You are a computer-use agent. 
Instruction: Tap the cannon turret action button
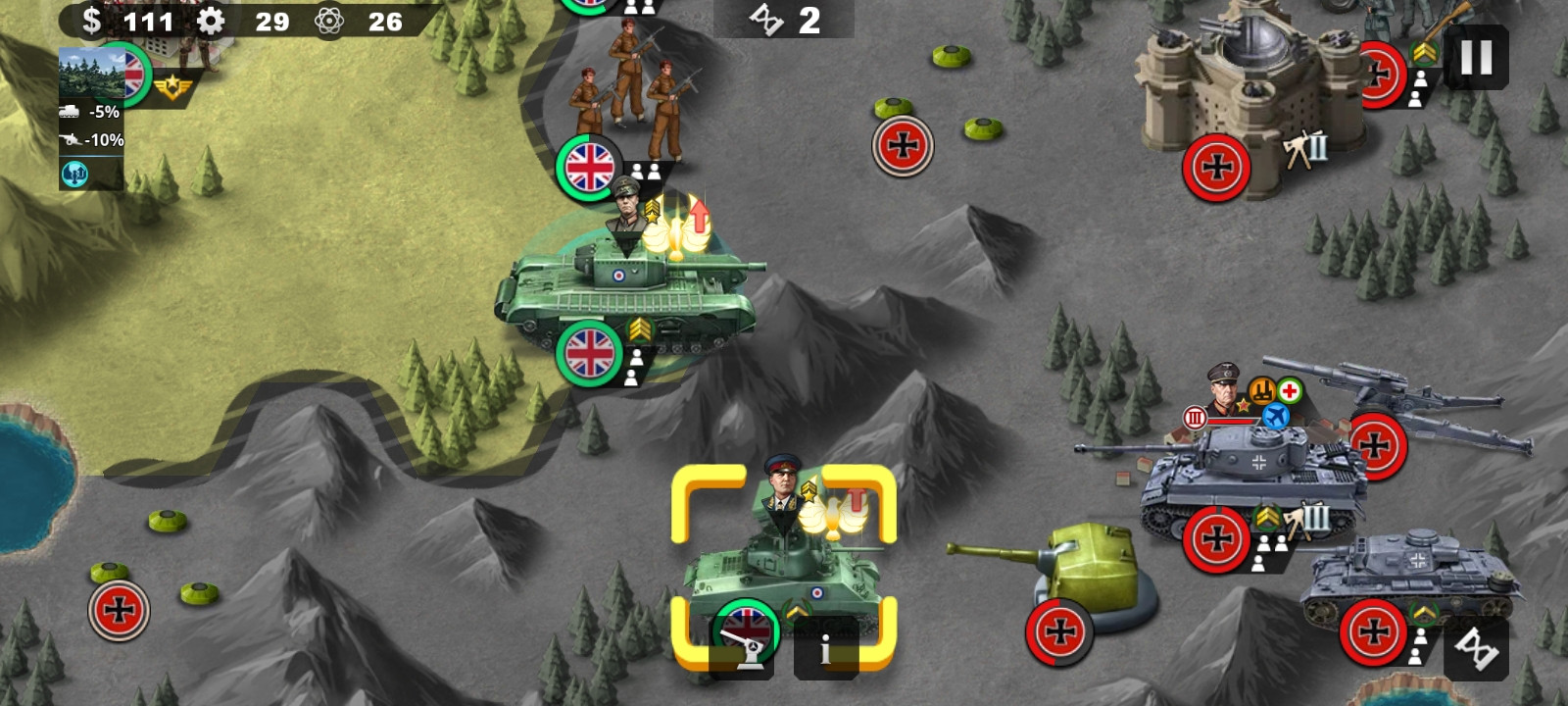742,649
